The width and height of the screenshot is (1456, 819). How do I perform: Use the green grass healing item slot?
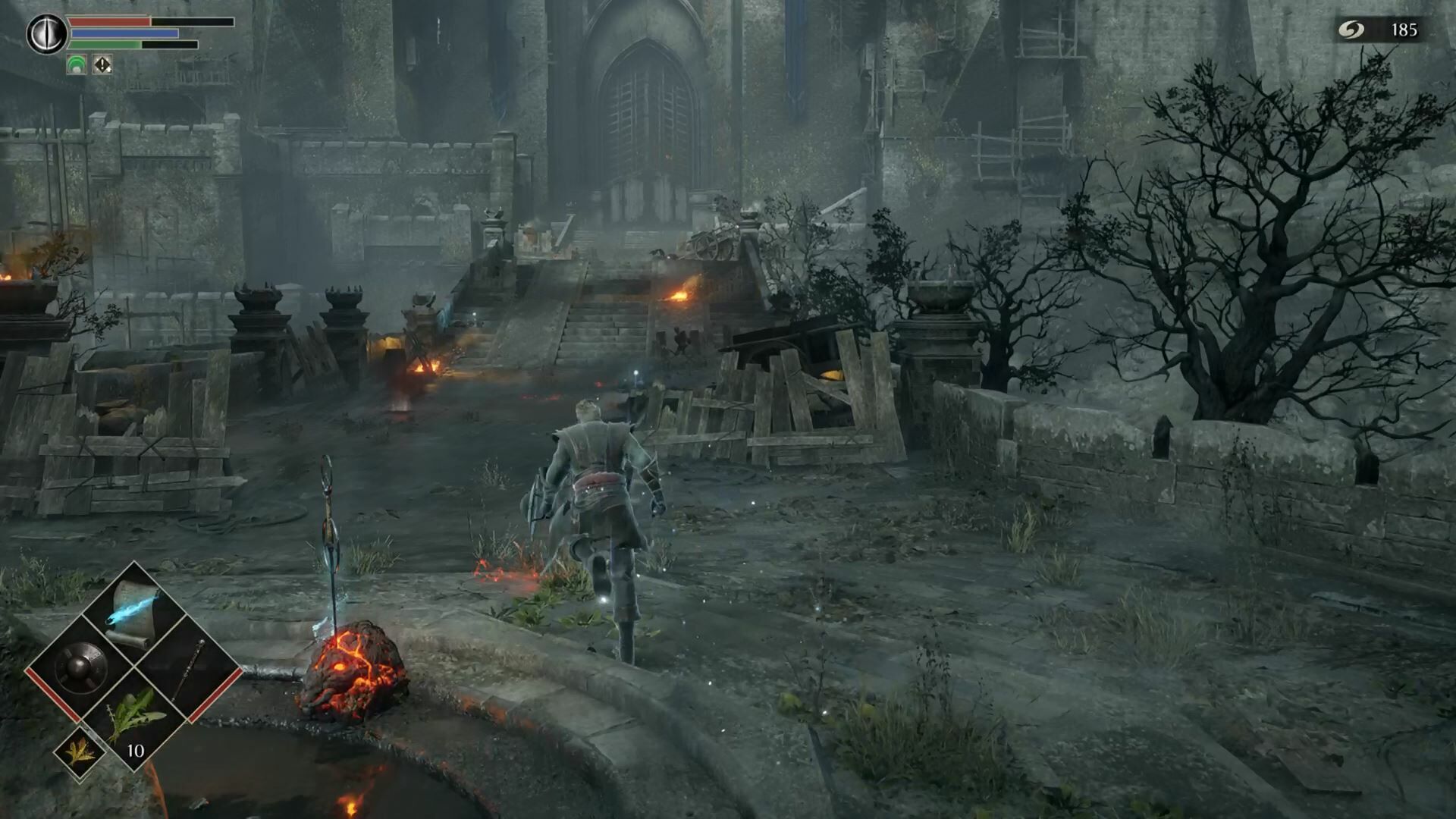point(134,717)
